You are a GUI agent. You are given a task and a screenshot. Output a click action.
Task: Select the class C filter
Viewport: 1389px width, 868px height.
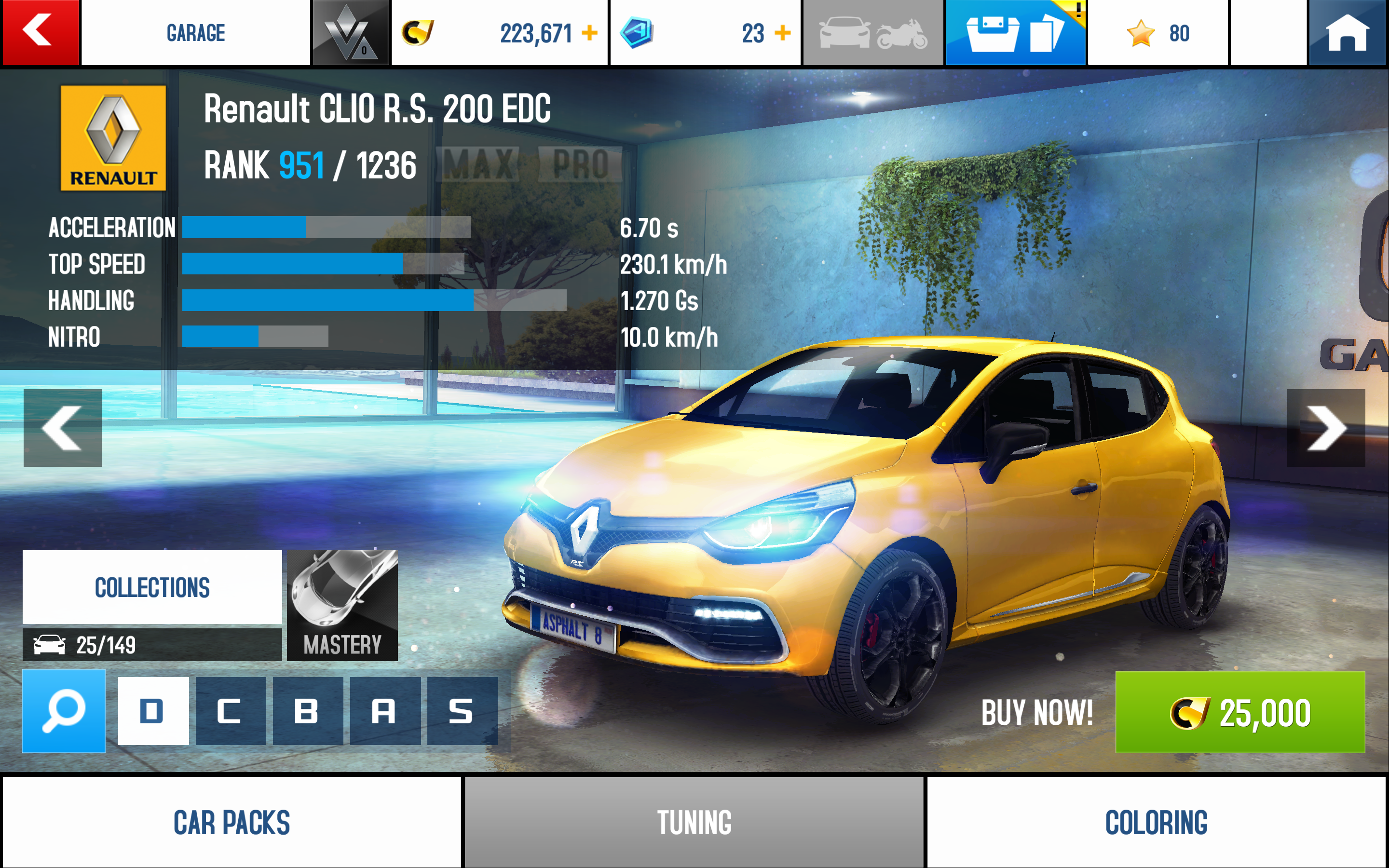[x=230, y=711]
